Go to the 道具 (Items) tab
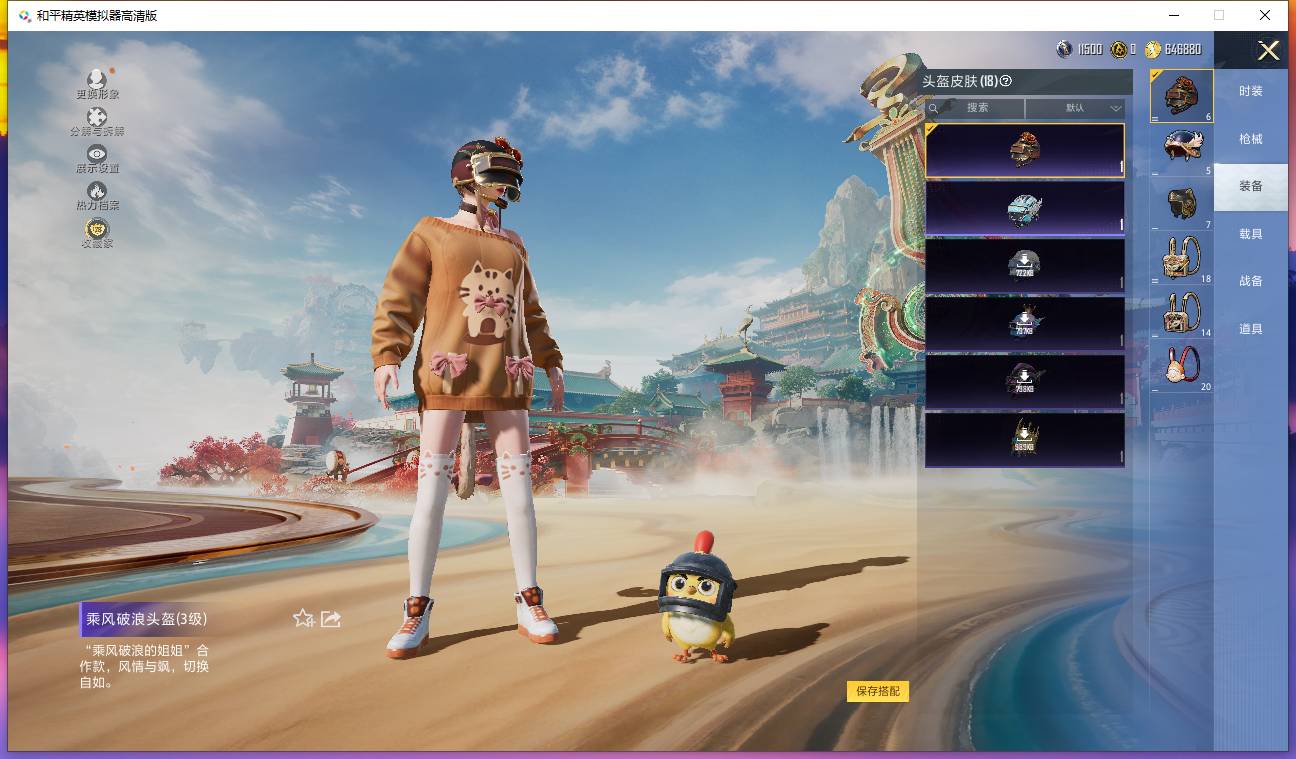1296x759 pixels. (x=1250, y=329)
